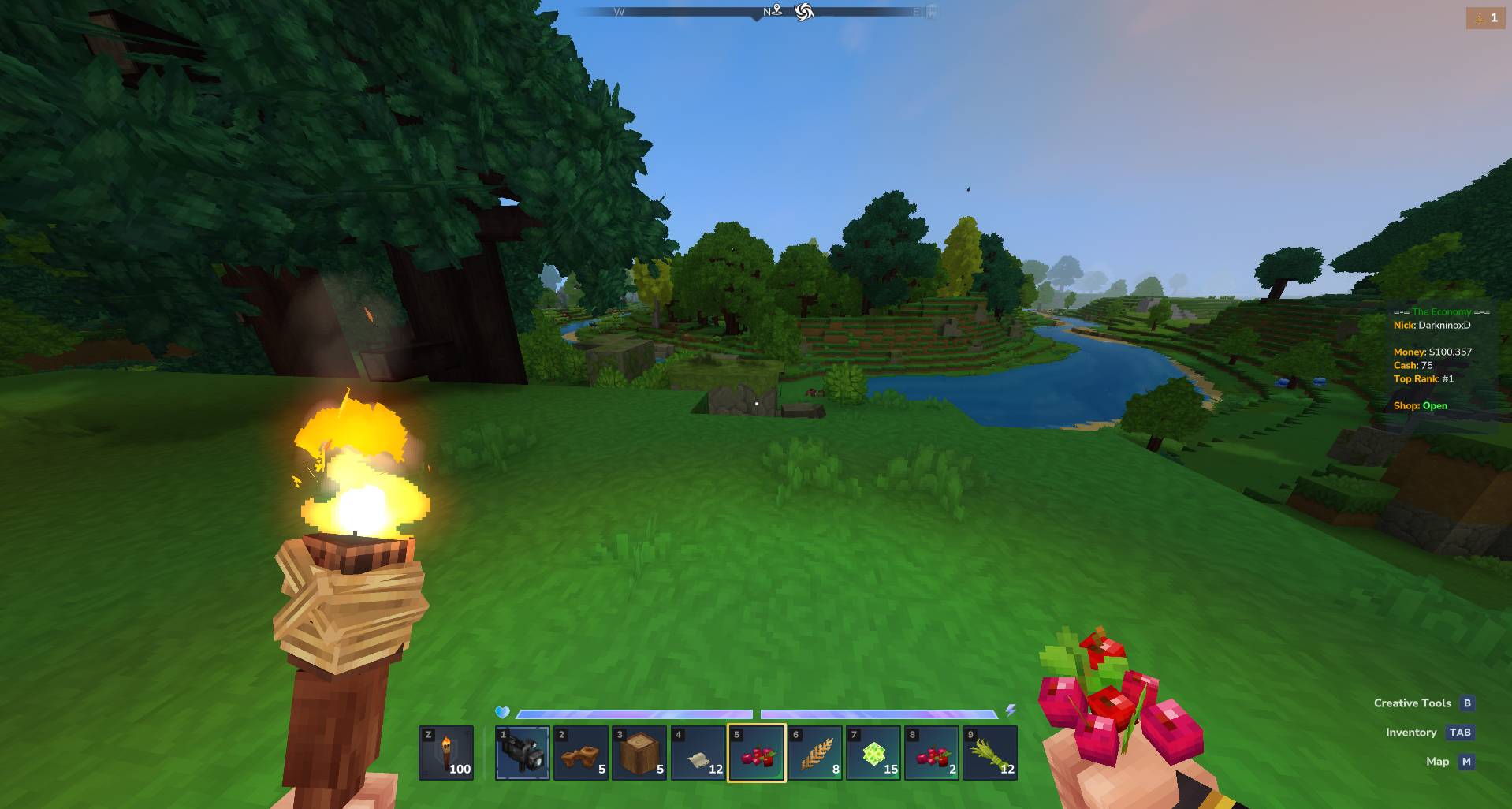Select the highlighted red berries slot
The image size is (1512, 809).
pos(757,753)
